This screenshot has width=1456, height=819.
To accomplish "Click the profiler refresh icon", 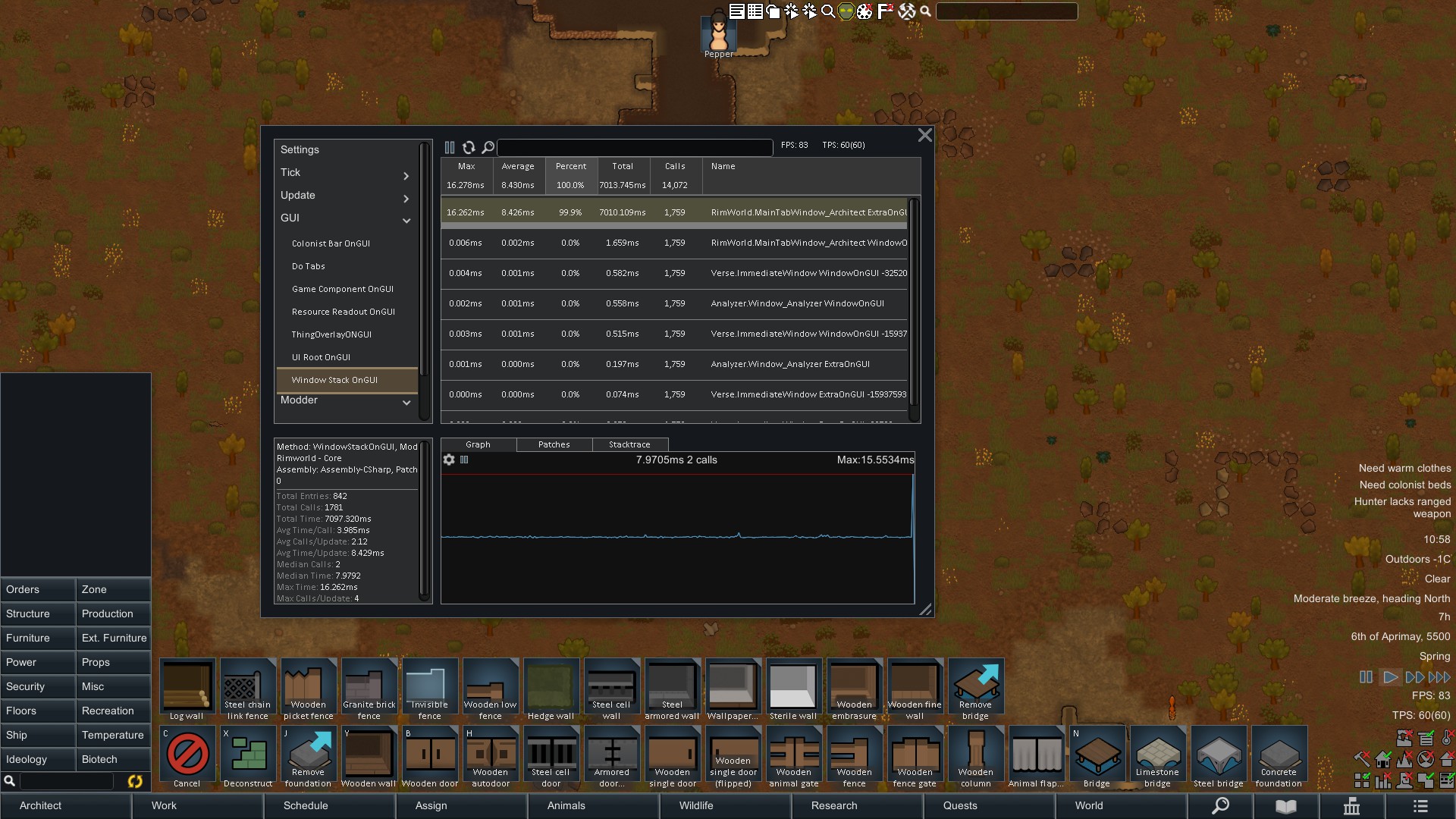I will 469,147.
